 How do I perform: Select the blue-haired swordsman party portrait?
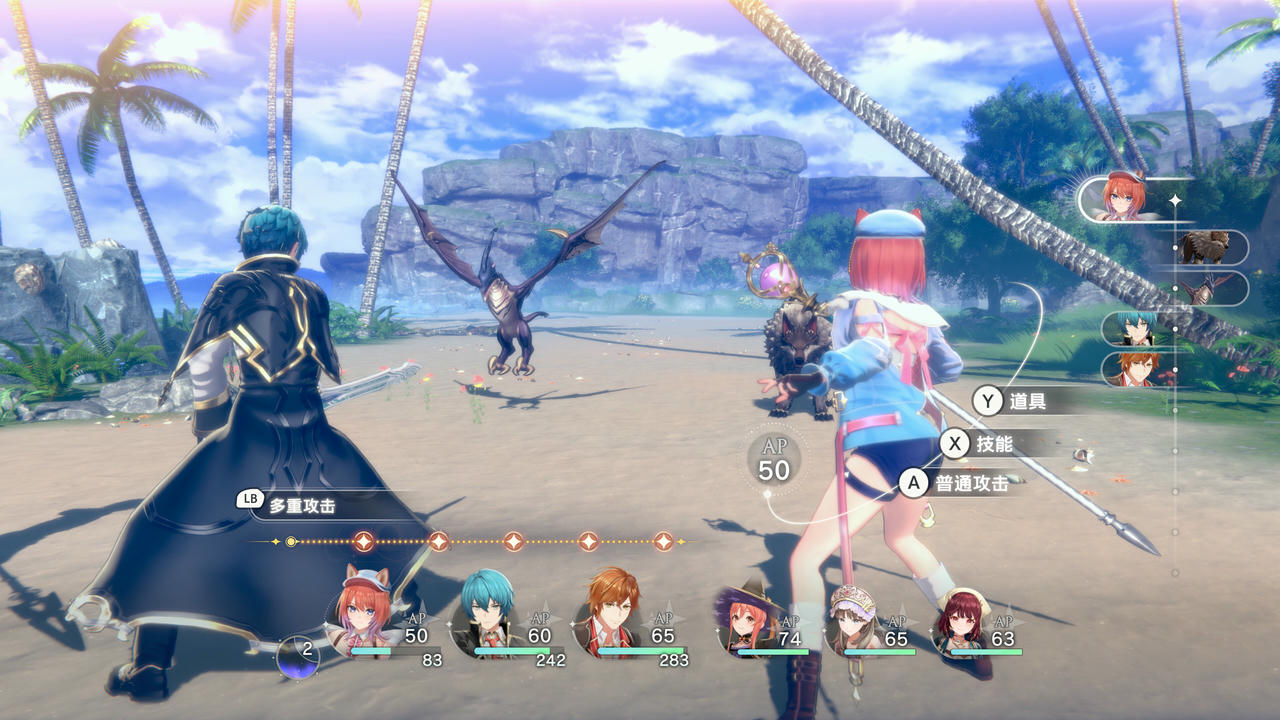(487, 610)
